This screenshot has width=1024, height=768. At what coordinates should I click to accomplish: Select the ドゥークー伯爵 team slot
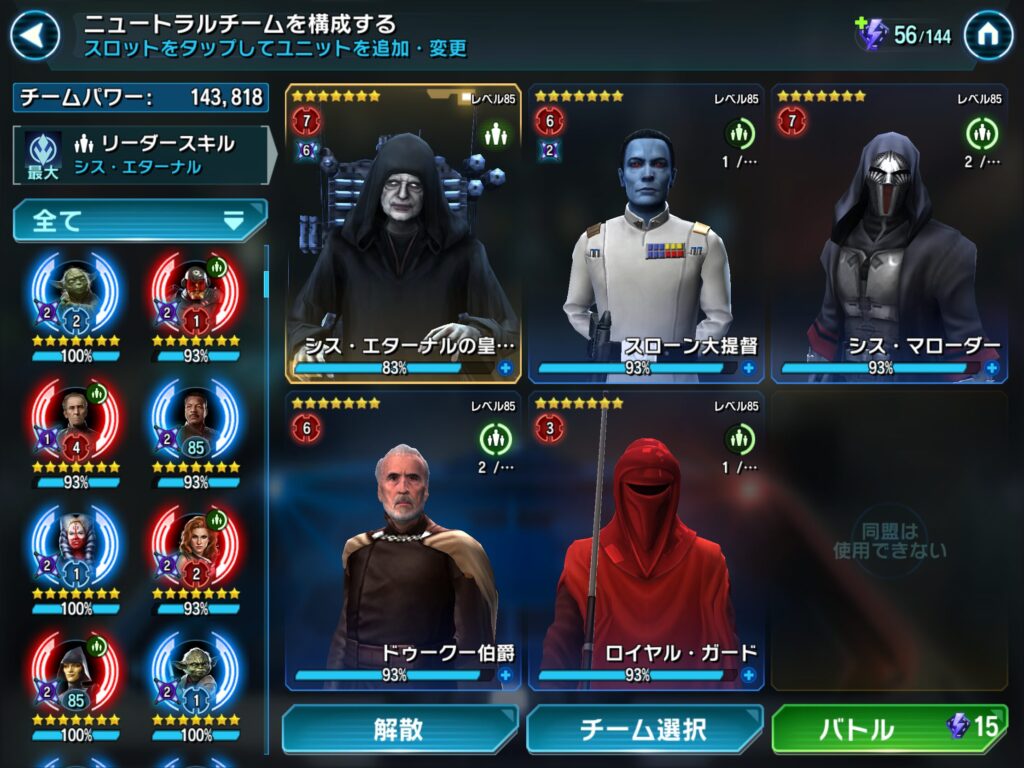tap(403, 540)
